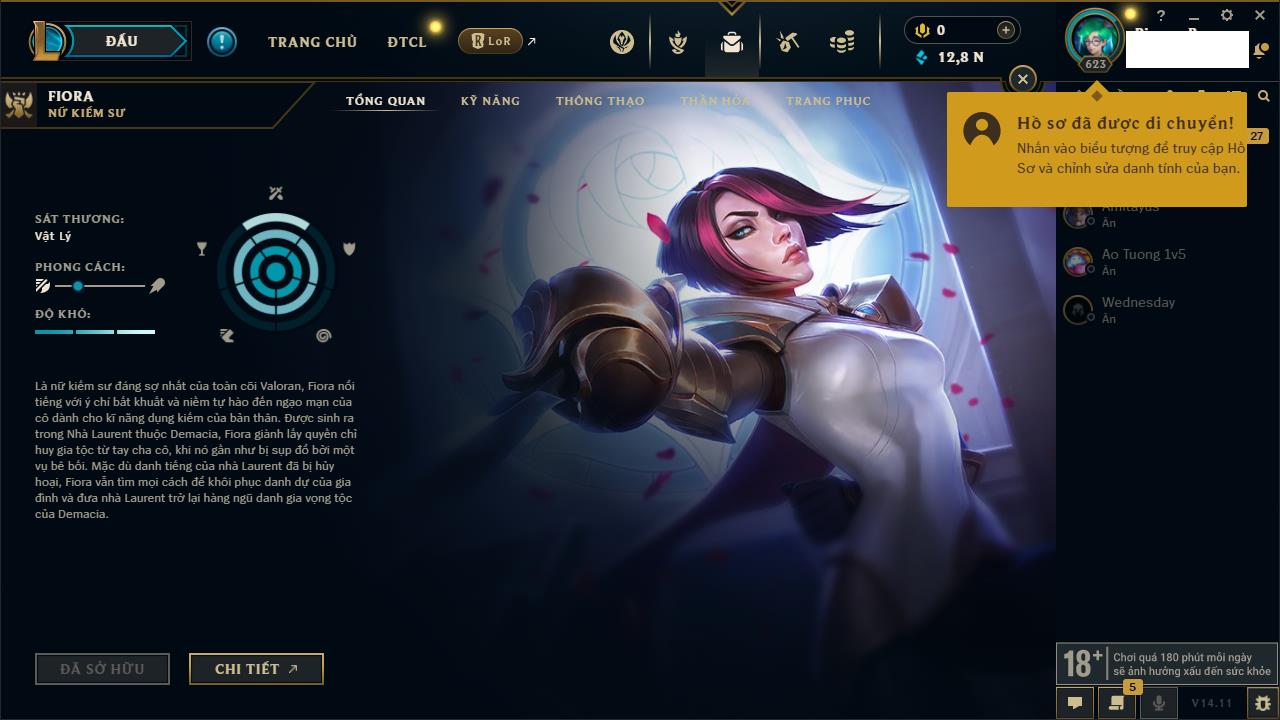
Task: Open the missions scroll button with badge 5
Action: [x=1116, y=703]
